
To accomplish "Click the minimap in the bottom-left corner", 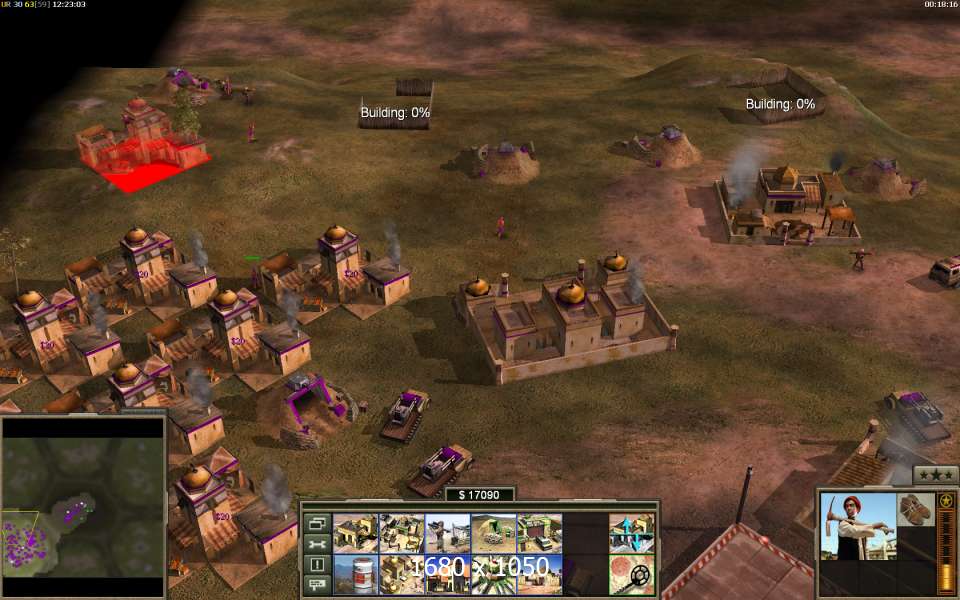I will 83,508.
